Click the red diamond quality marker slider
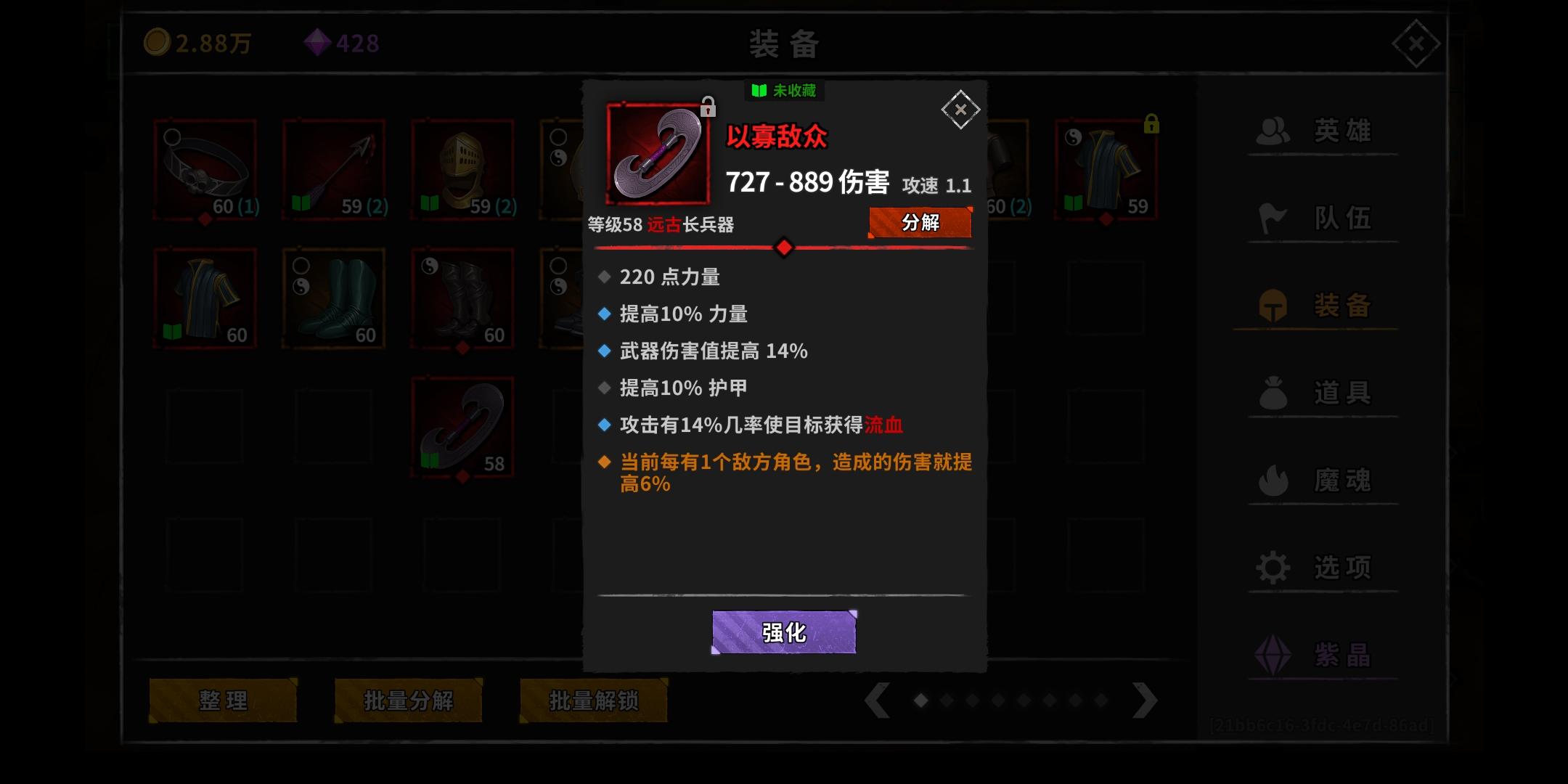 (783, 248)
